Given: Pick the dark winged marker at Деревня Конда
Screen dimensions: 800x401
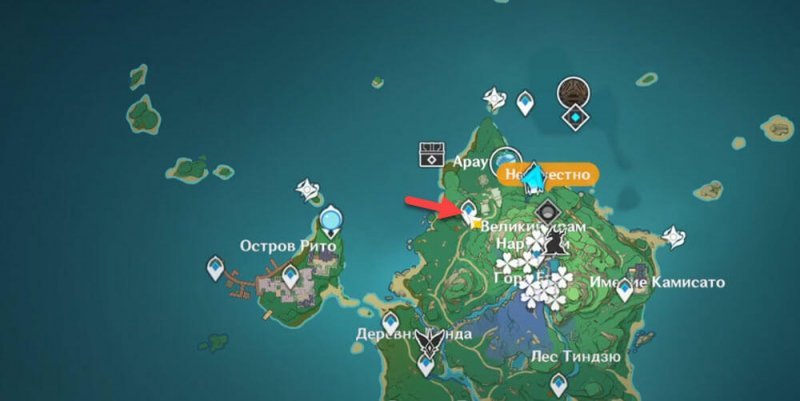Looking at the screenshot, I should pyautogui.click(x=430, y=340).
